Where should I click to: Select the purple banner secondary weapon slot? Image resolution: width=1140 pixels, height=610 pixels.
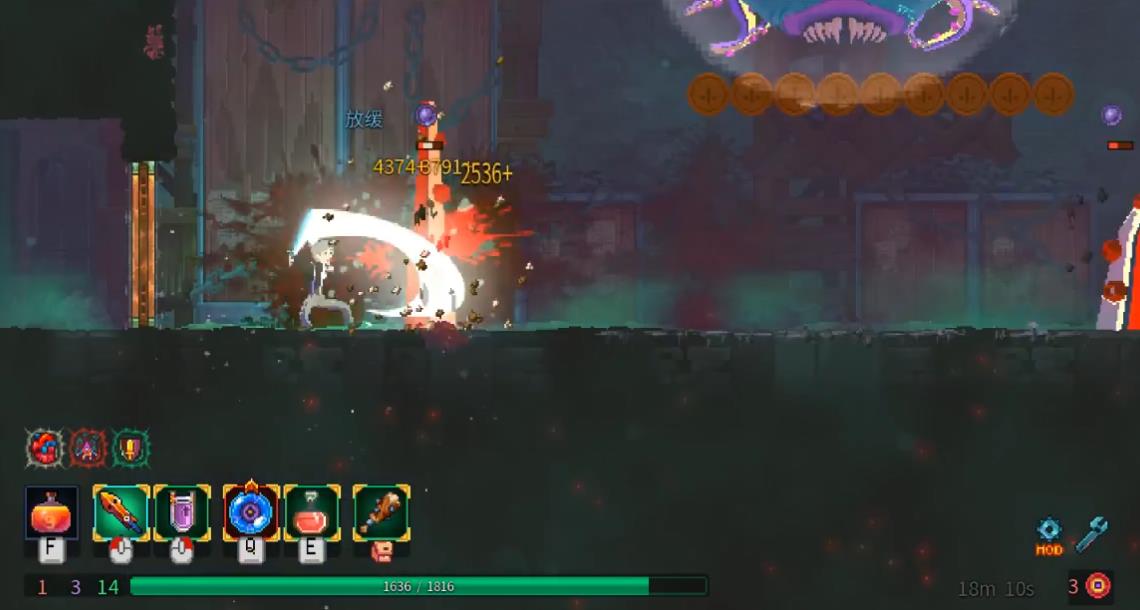pyautogui.click(x=182, y=512)
